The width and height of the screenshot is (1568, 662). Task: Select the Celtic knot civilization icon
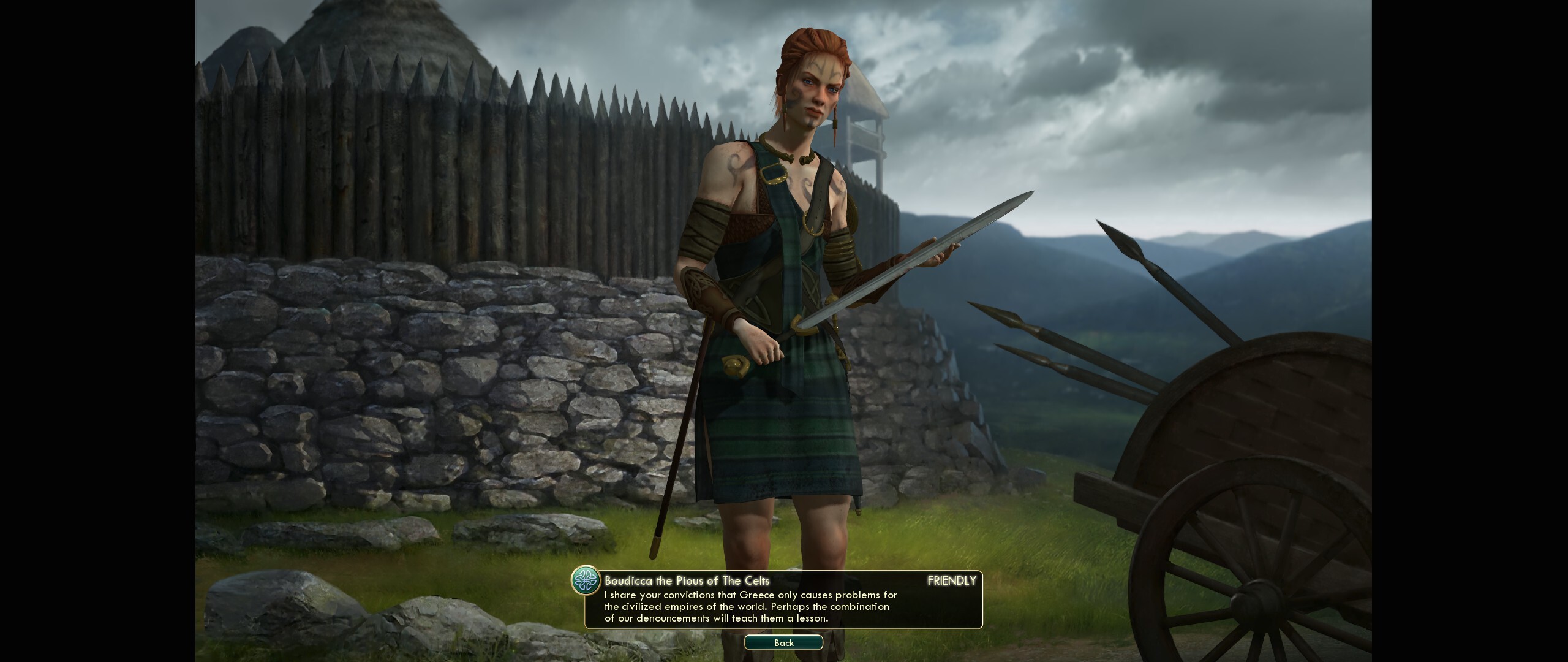(586, 580)
